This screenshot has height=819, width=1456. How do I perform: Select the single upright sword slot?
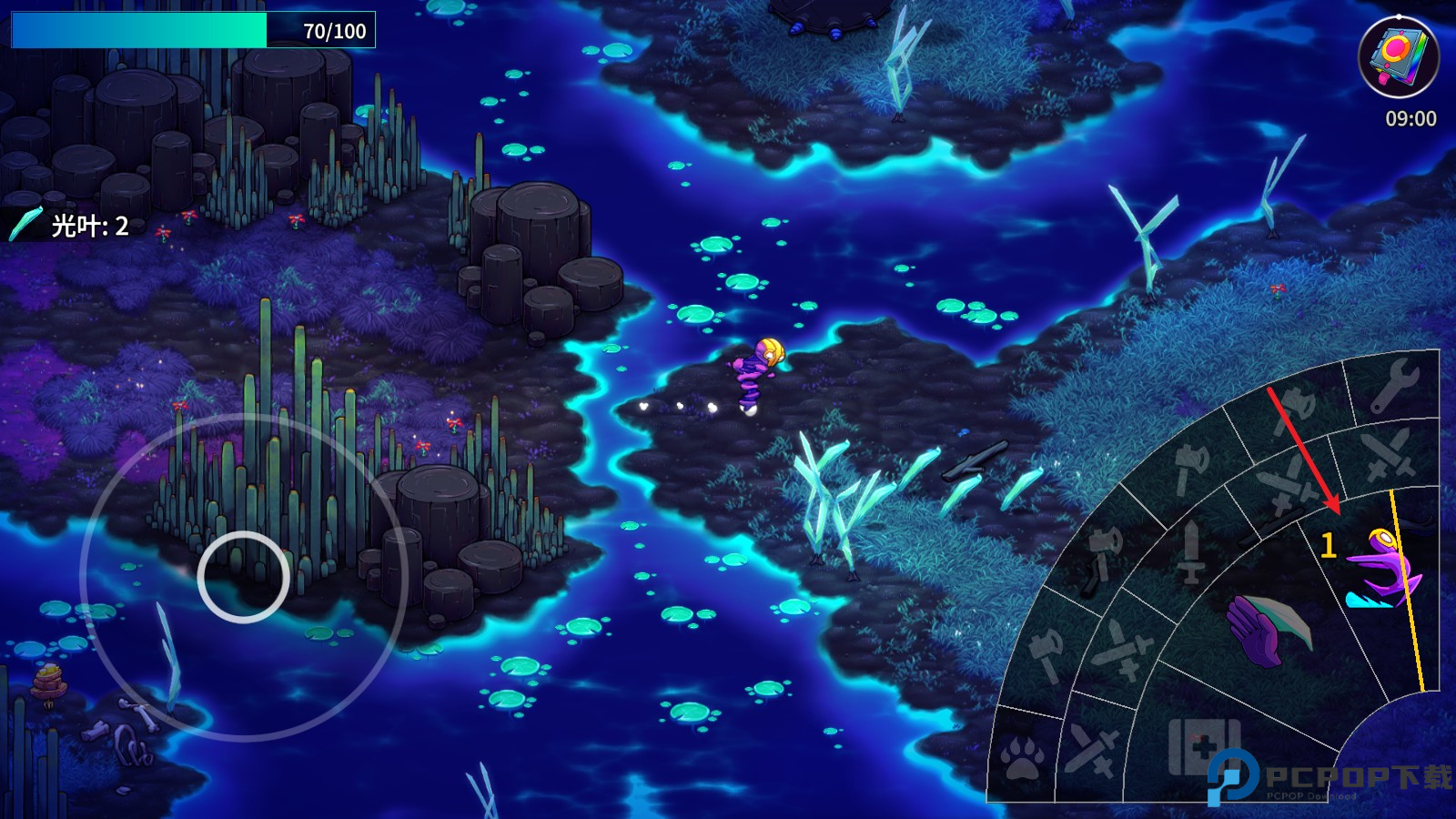click(x=1190, y=551)
